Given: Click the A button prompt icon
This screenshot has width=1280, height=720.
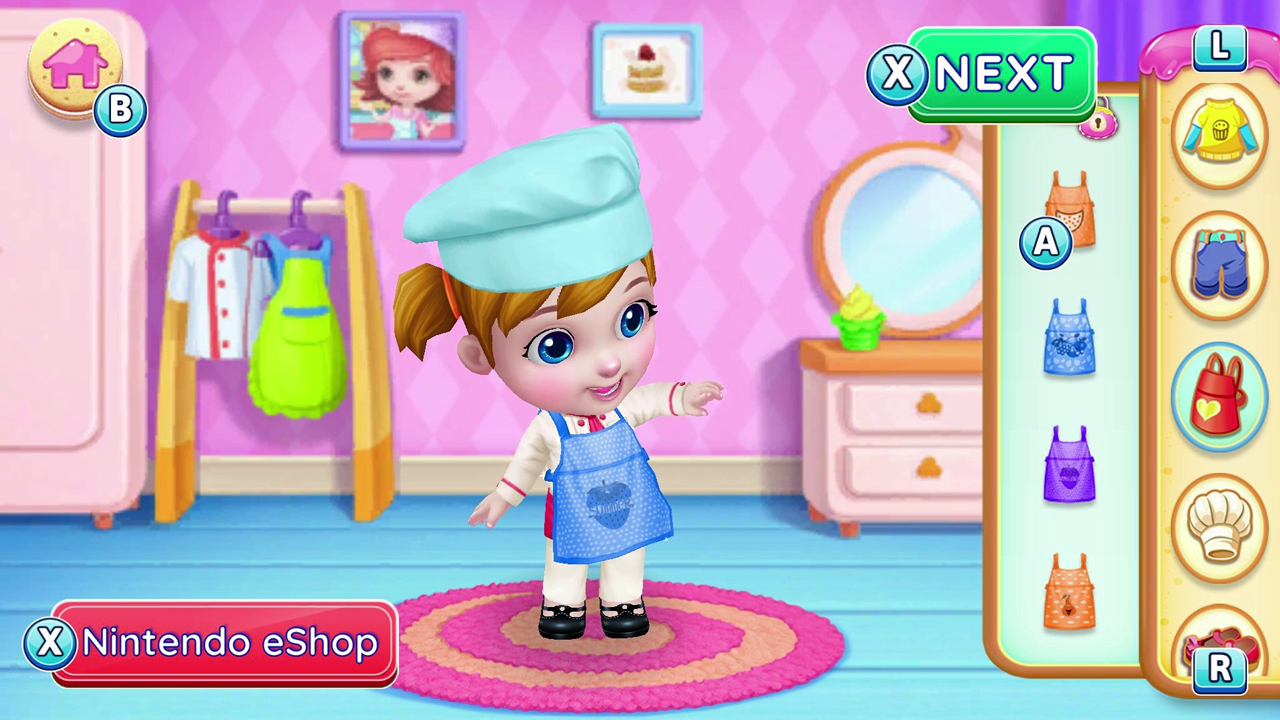Looking at the screenshot, I should click(x=1045, y=243).
